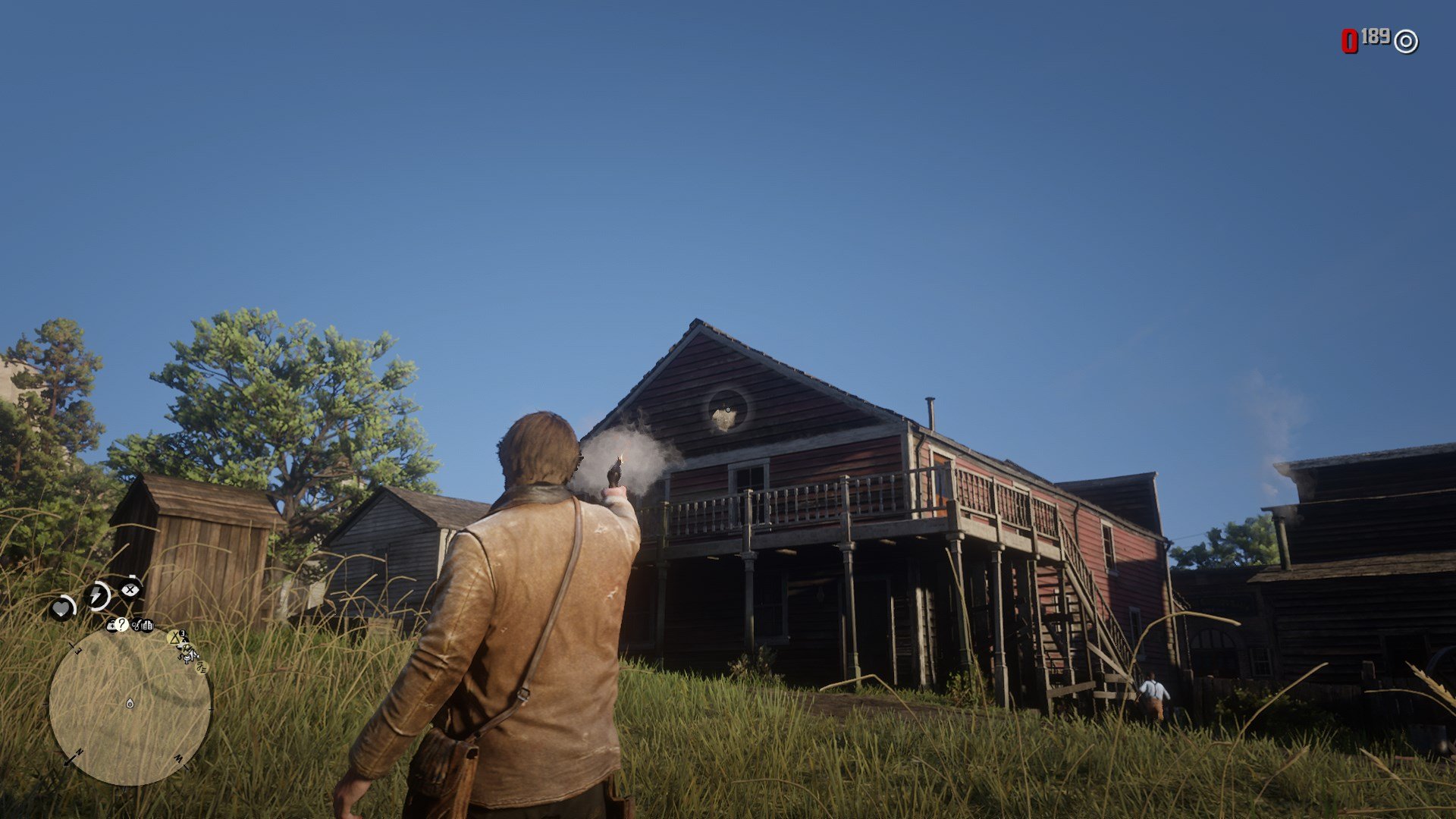Click the player position marker on minimap
The height and width of the screenshot is (819, 1456).
click(130, 703)
